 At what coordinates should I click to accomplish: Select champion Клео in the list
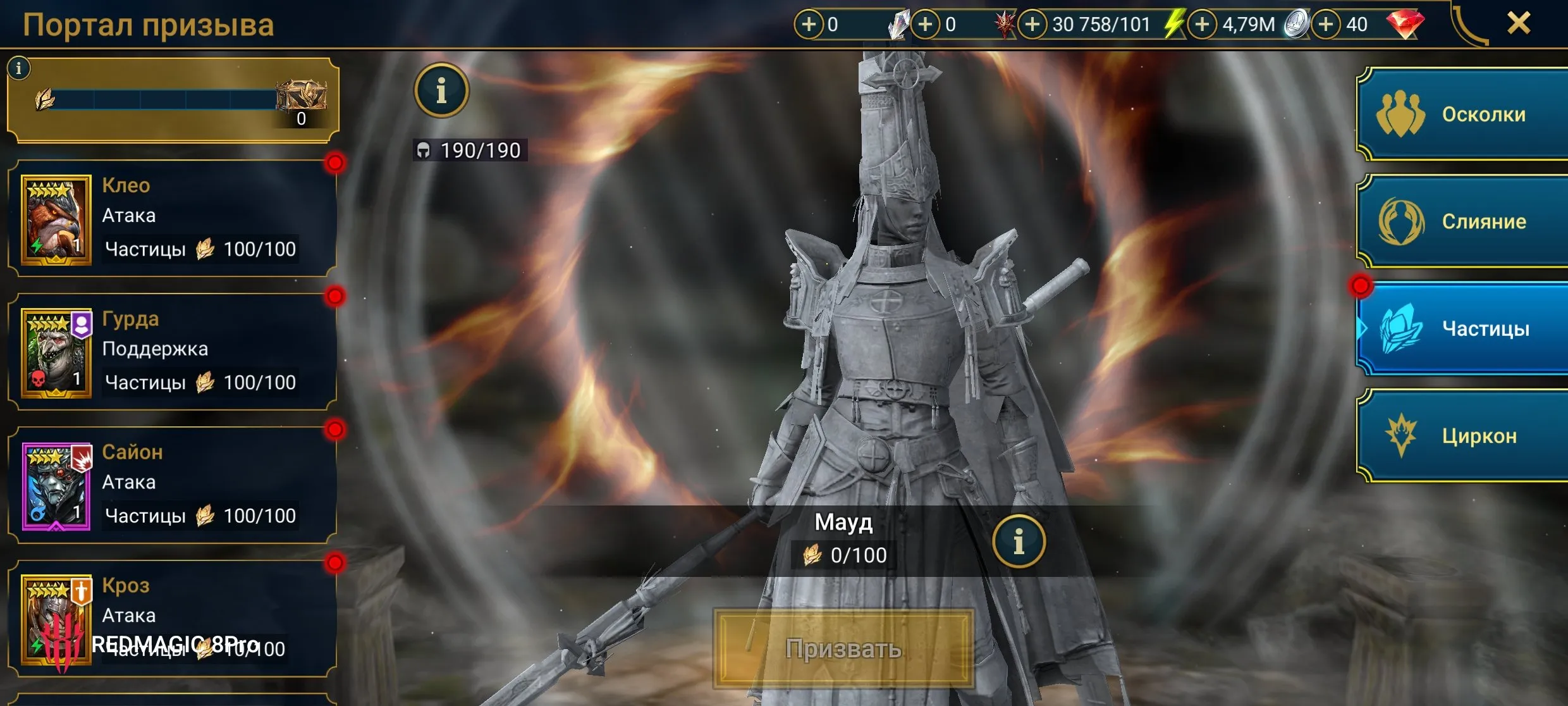pos(172,218)
